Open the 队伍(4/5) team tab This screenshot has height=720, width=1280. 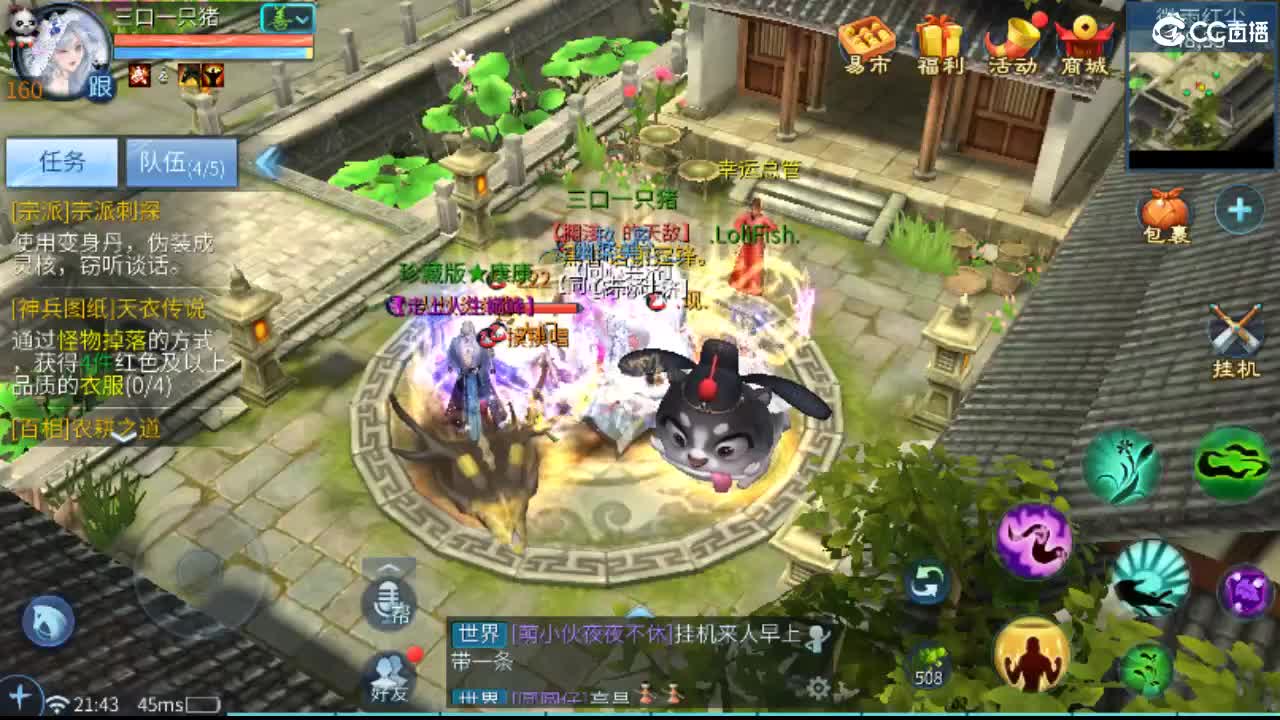[x=180, y=164]
